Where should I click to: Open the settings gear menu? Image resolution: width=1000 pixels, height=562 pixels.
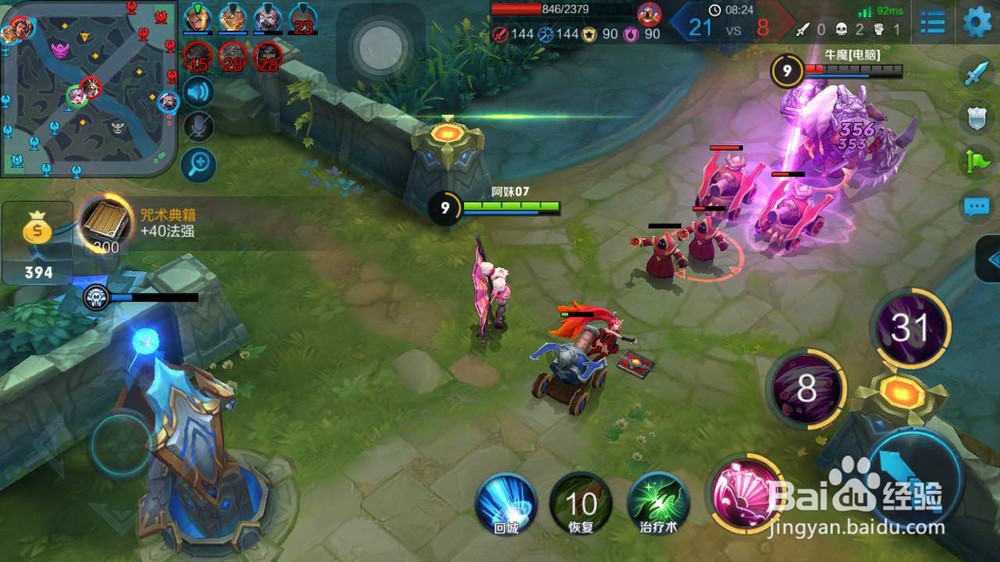(977, 21)
